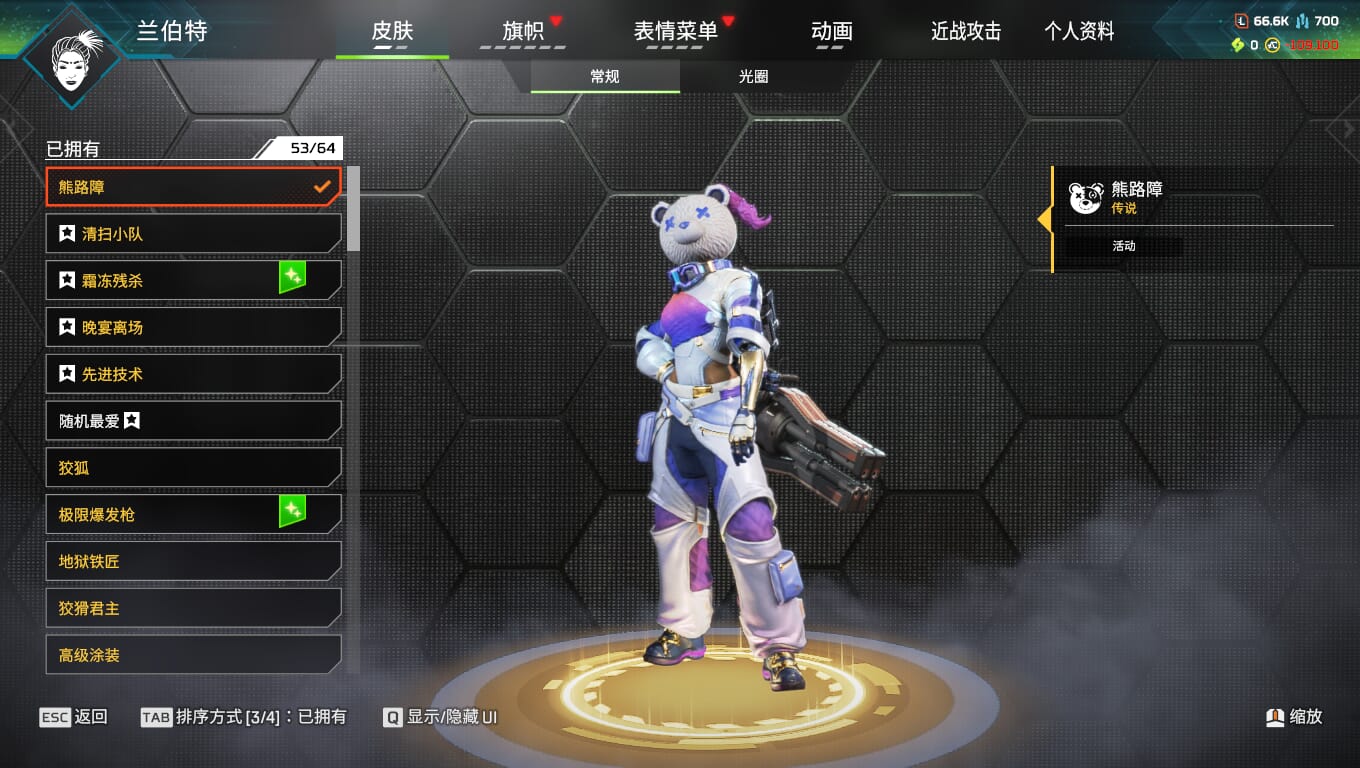1360x768 pixels.
Task: Equip the 狡狐 skin
Action: tap(193, 468)
